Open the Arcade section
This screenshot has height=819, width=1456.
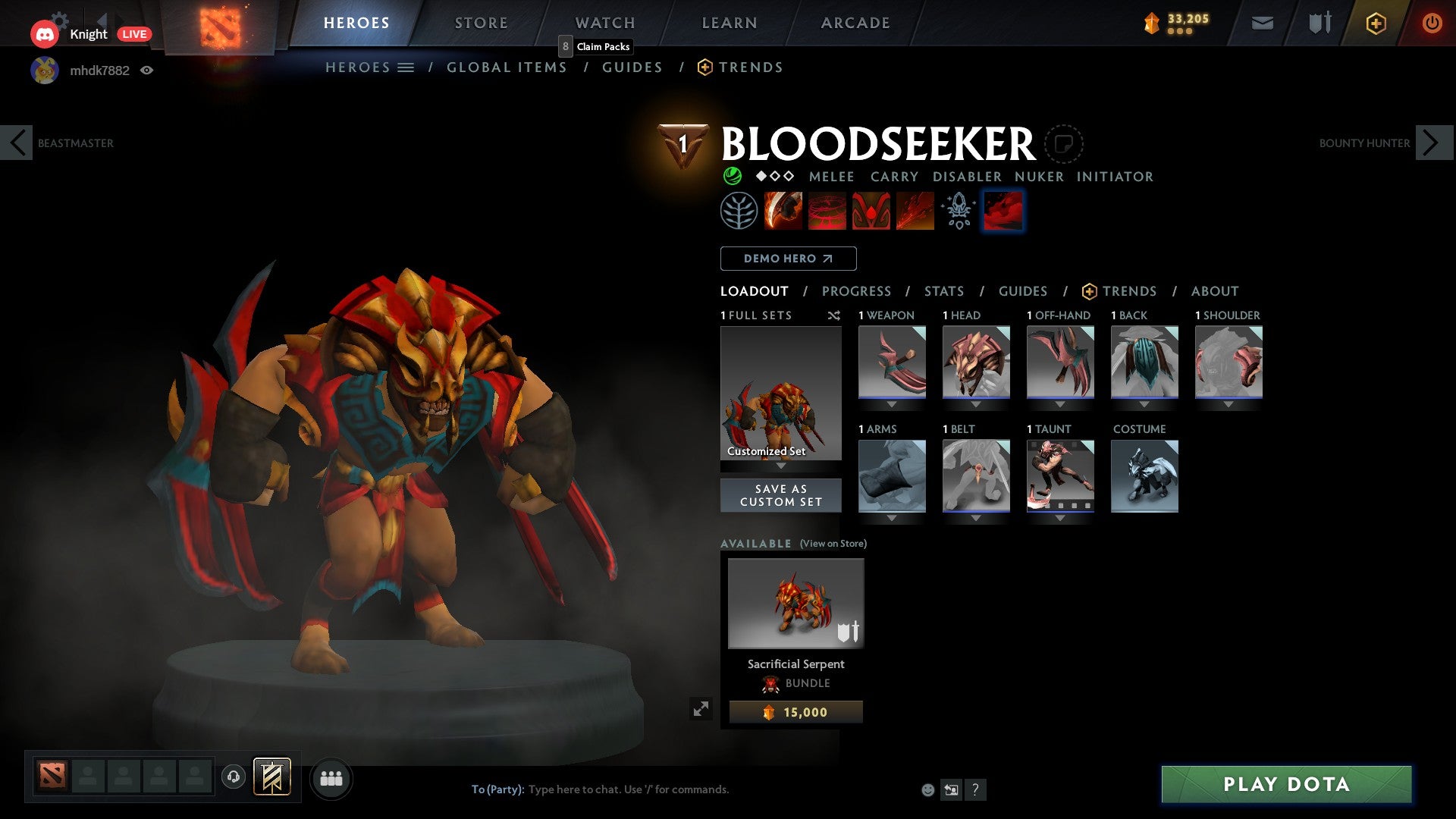click(855, 23)
